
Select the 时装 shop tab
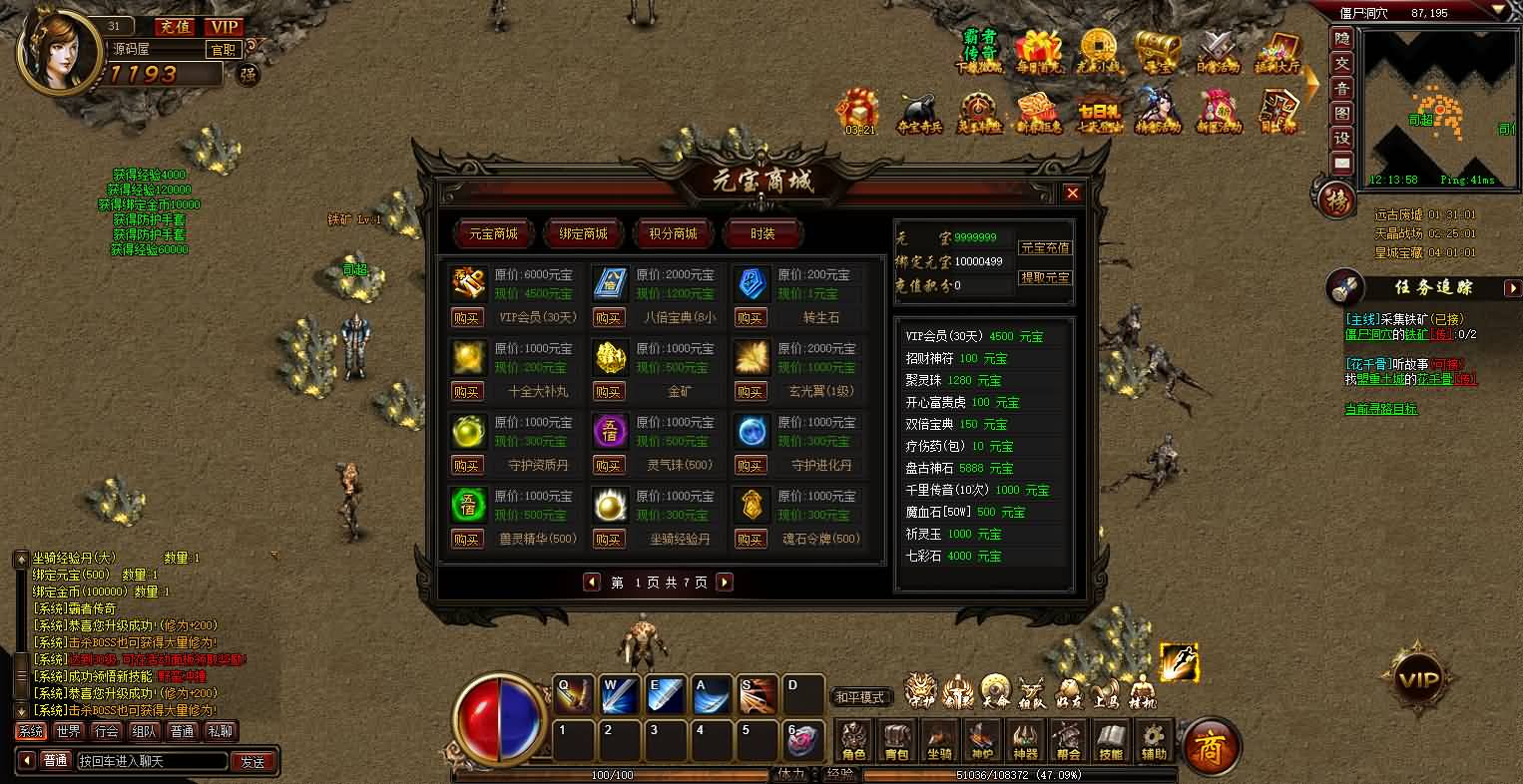762,234
